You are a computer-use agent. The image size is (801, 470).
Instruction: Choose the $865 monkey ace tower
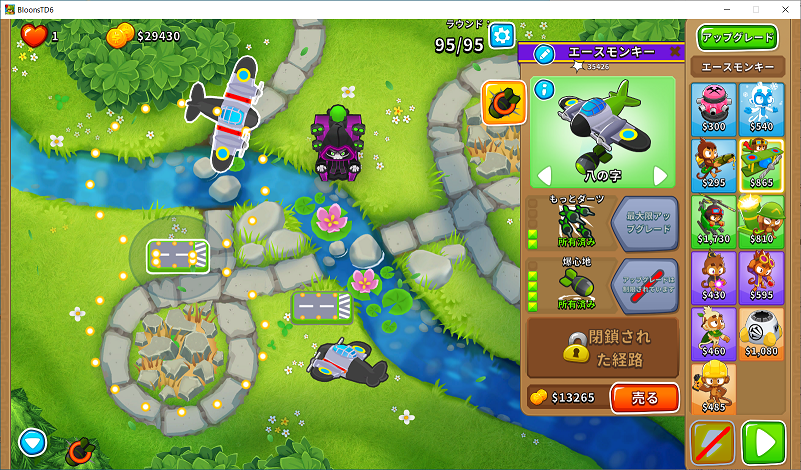coord(761,164)
